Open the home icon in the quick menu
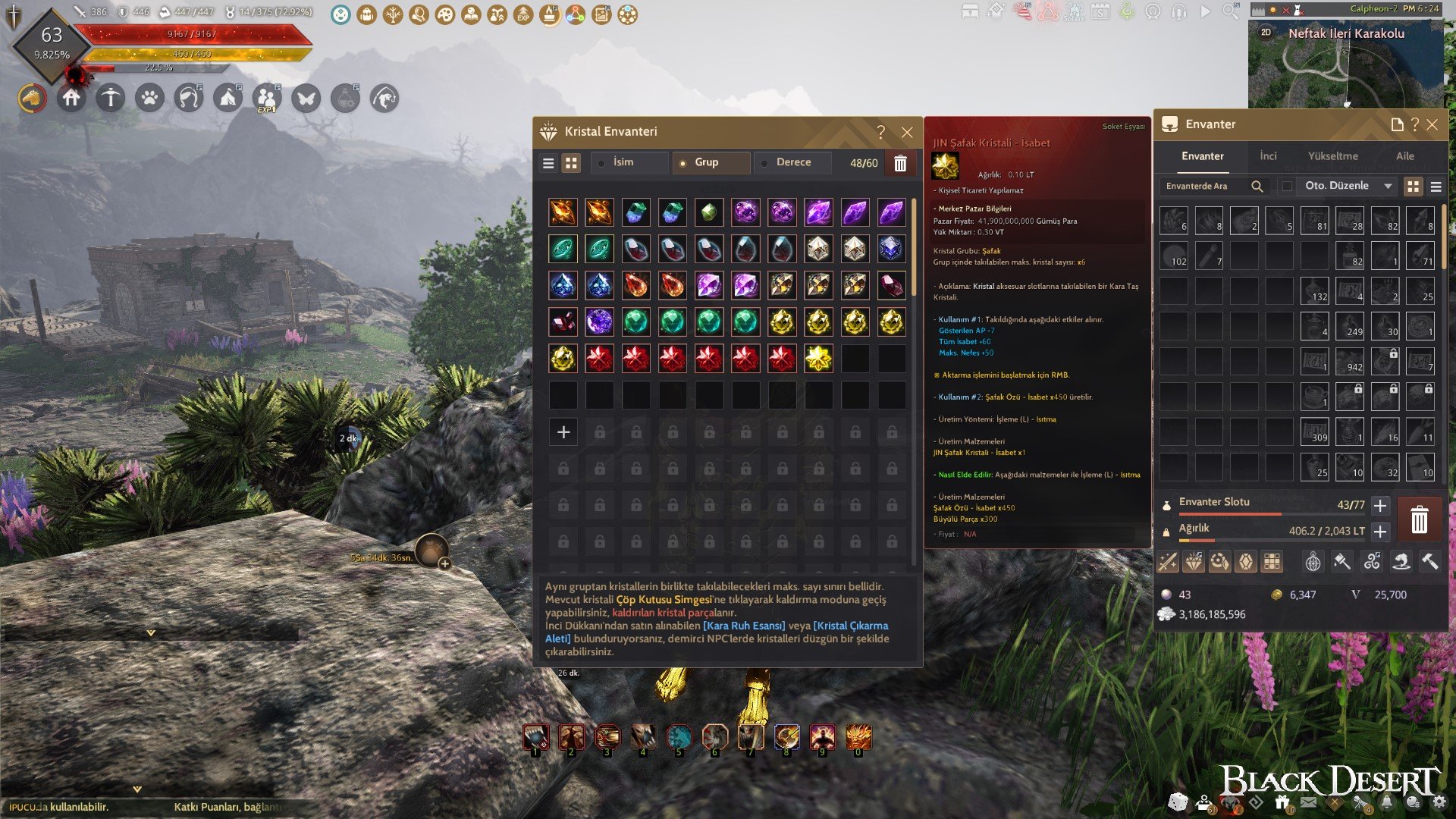1456x819 pixels. pos(71,99)
